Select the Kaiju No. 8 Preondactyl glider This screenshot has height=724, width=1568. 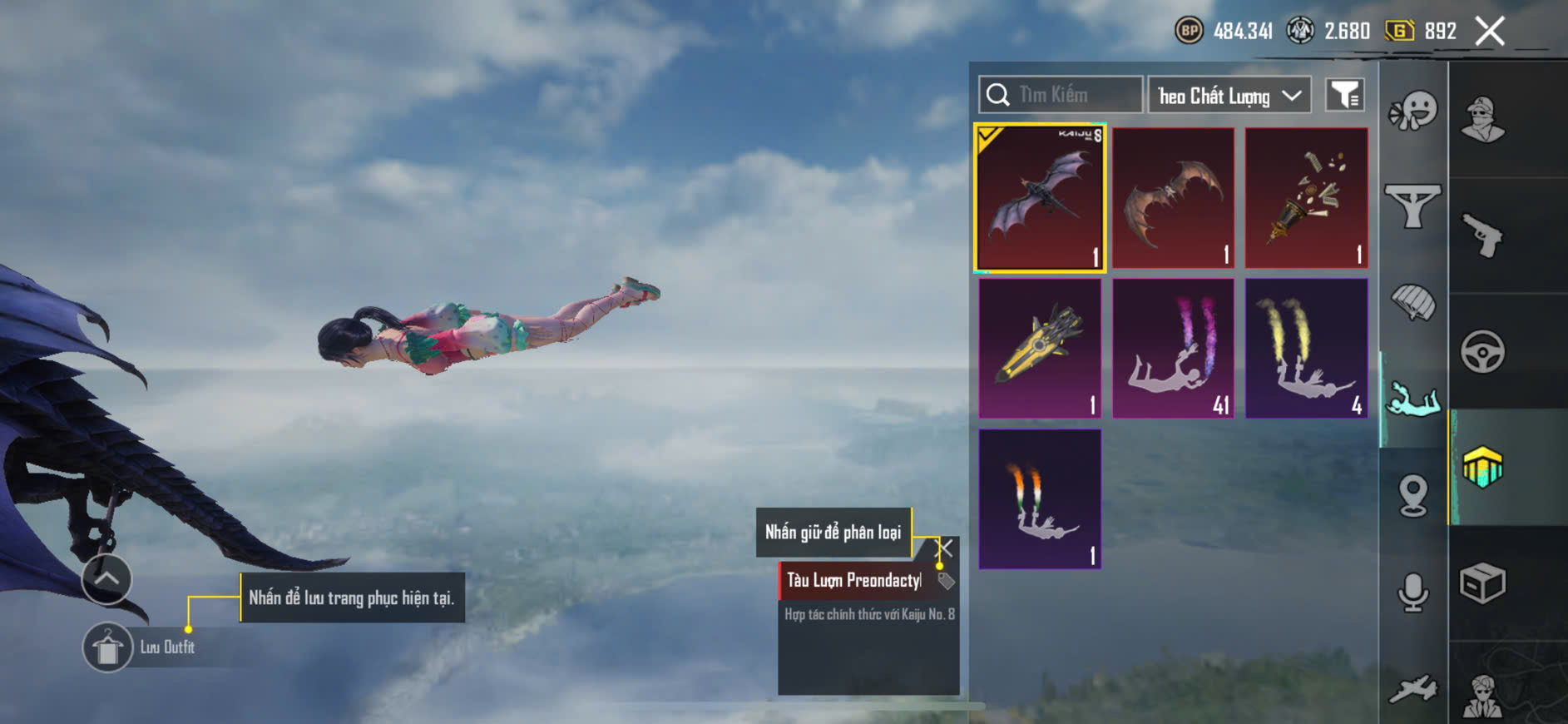tap(1040, 198)
